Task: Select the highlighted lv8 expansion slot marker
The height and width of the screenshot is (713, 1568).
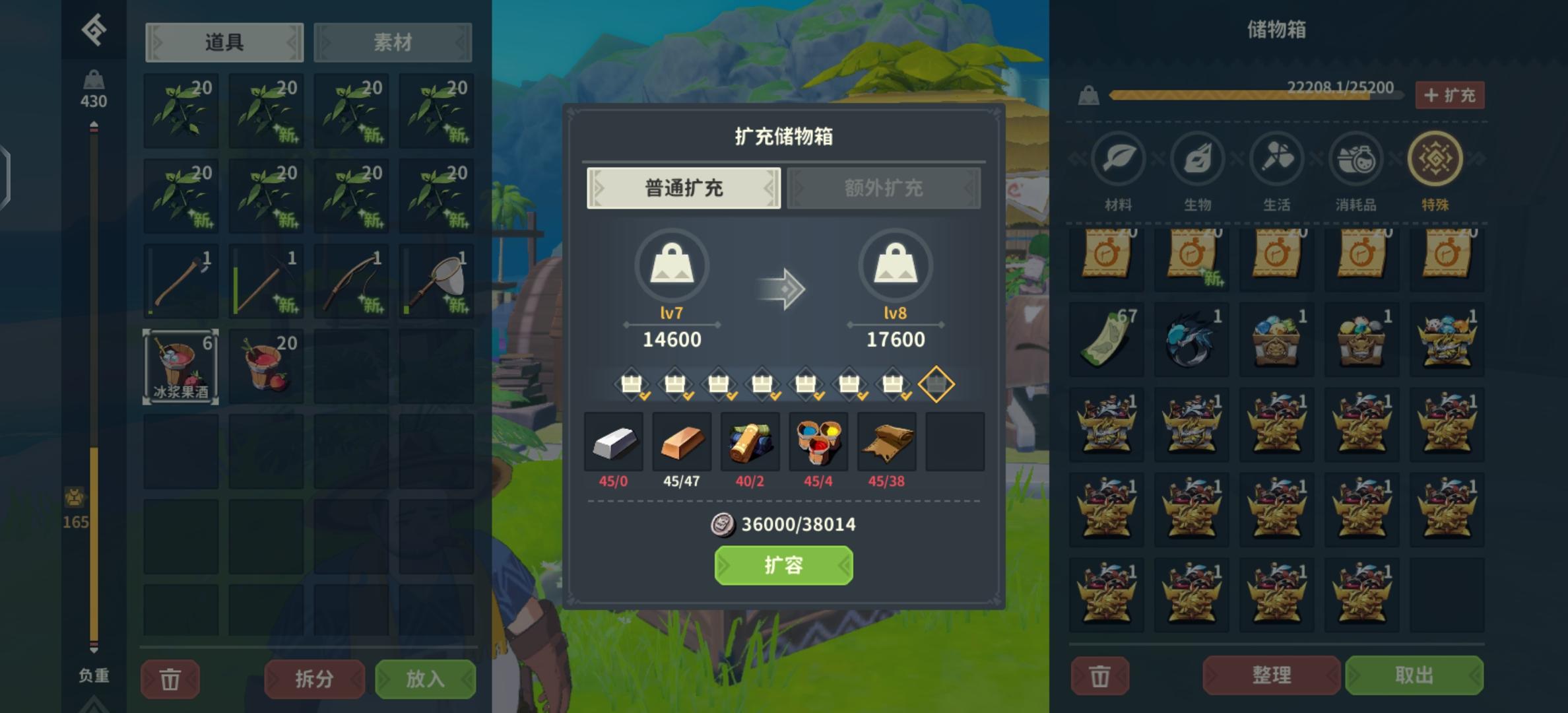Action: tap(936, 383)
